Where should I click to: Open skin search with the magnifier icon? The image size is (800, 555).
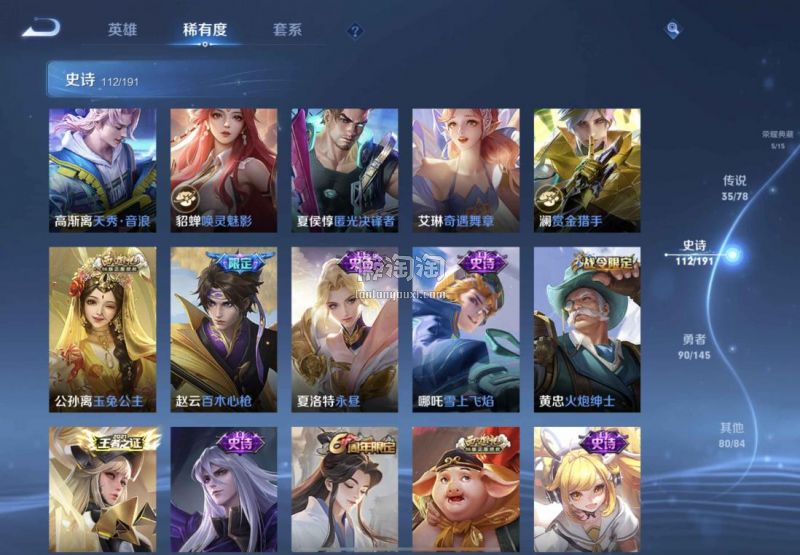(673, 29)
